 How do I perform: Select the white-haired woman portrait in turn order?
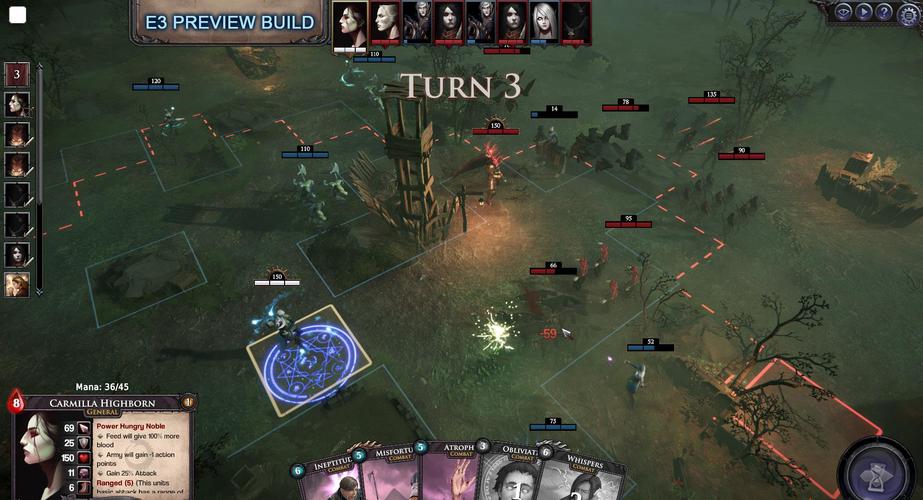543,22
